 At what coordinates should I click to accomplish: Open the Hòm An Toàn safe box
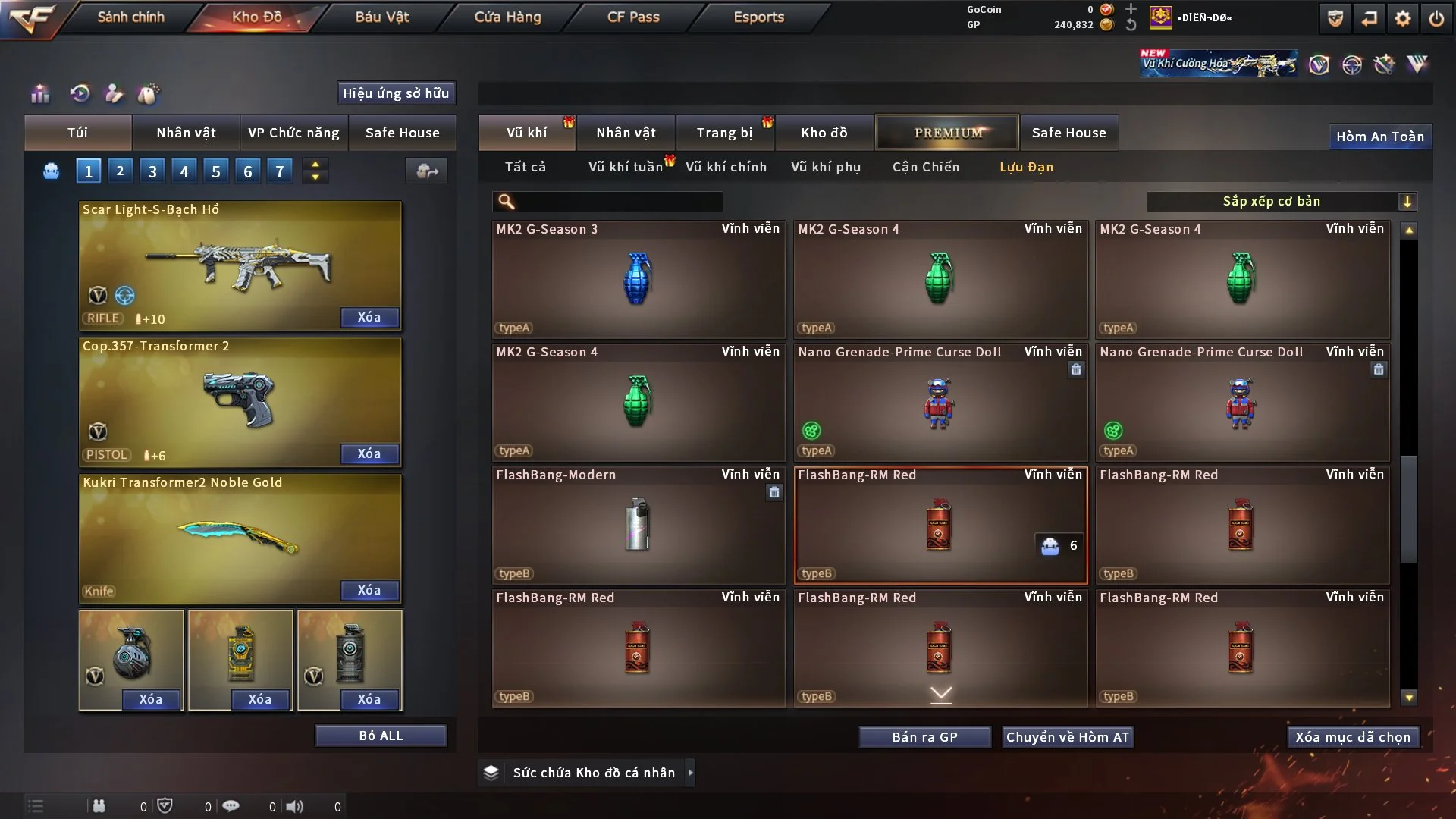click(1379, 136)
